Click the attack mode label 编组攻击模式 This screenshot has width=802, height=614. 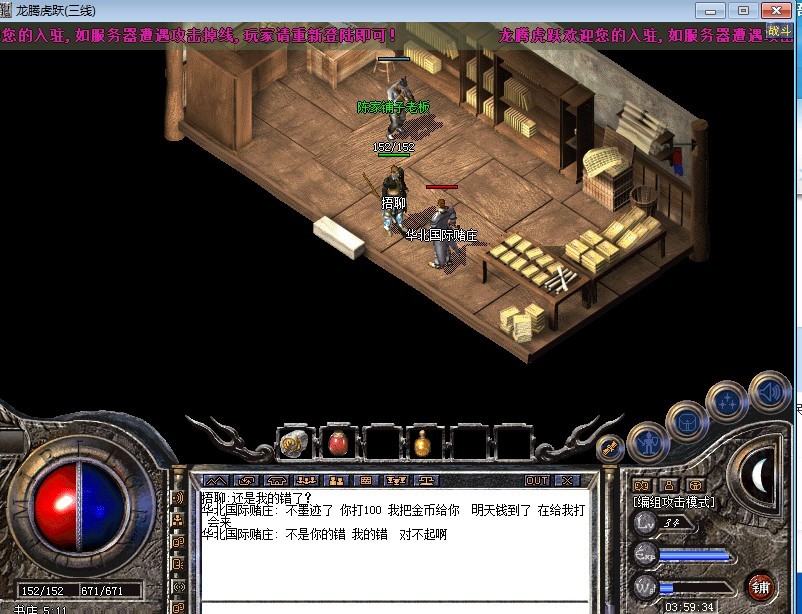[674, 501]
